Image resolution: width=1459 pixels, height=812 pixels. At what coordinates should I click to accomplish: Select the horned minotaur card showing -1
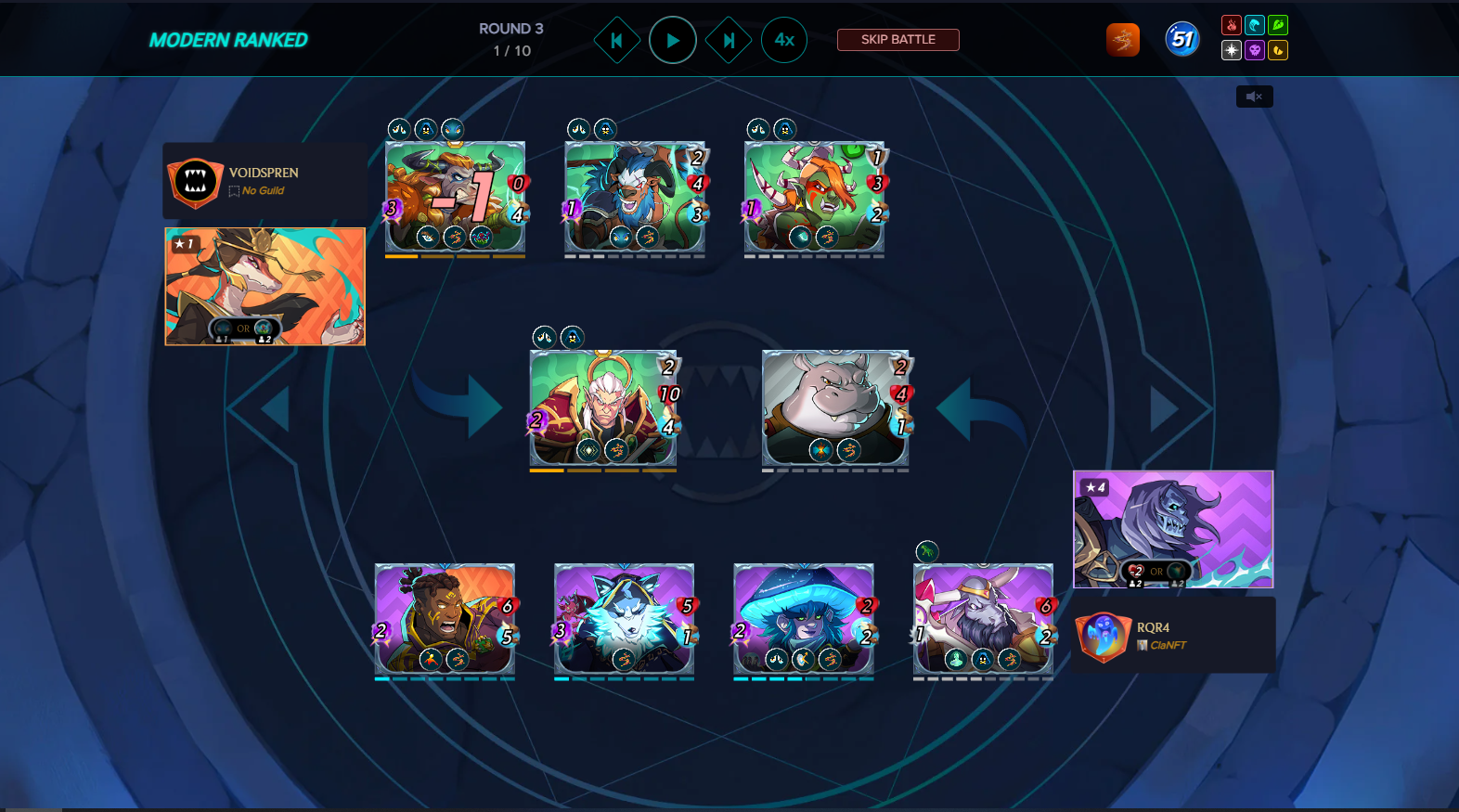pyautogui.click(x=455, y=197)
